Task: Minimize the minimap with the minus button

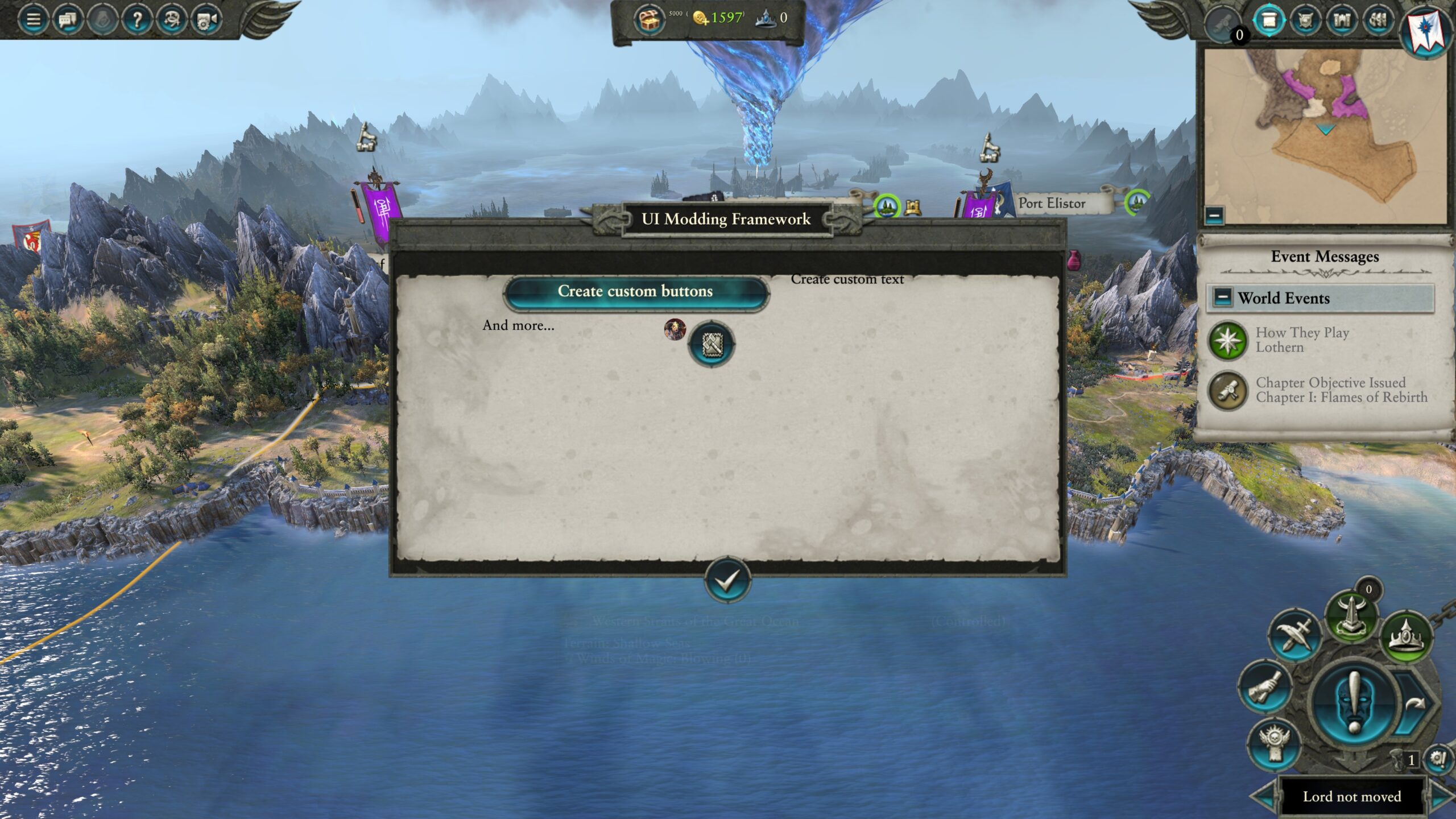Action: coord(1214,215)
